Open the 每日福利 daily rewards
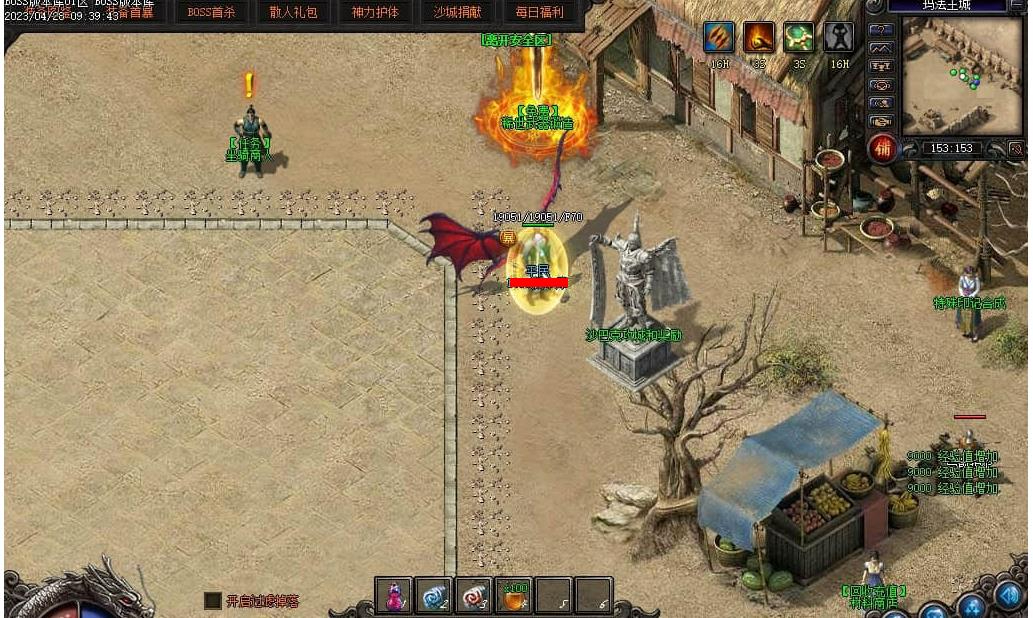This screenshot has width=1033, height=618. pos(539,12)
